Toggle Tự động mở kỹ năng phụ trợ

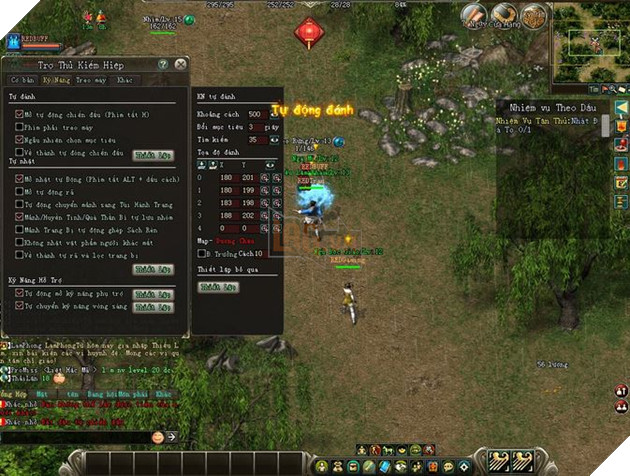pos(19,294)
